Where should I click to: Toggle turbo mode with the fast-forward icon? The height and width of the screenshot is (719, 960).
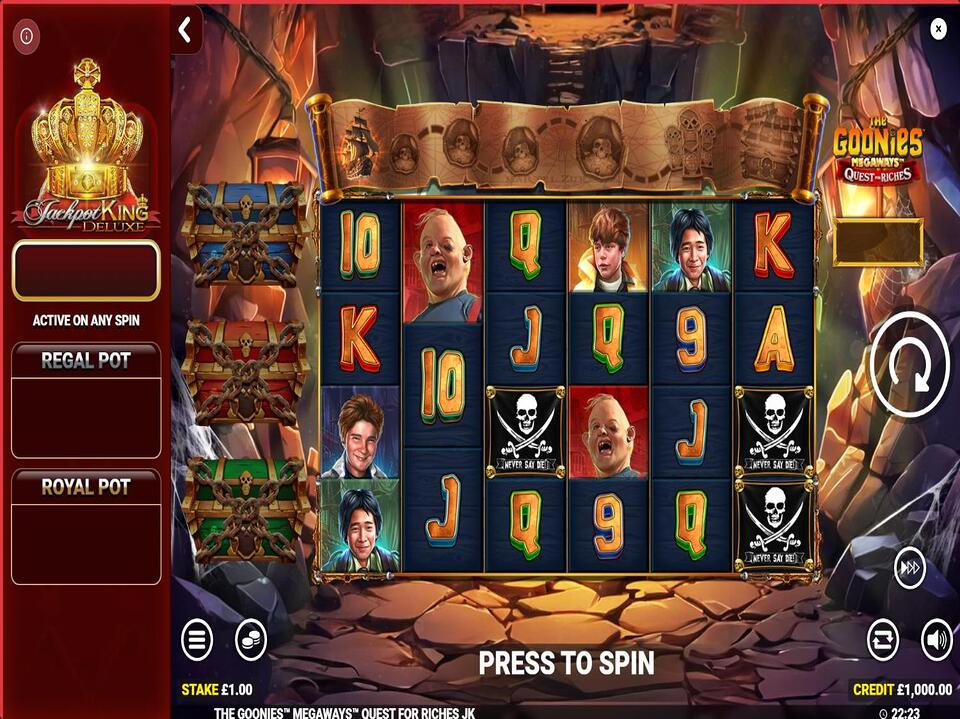click(x=909, y=568)
